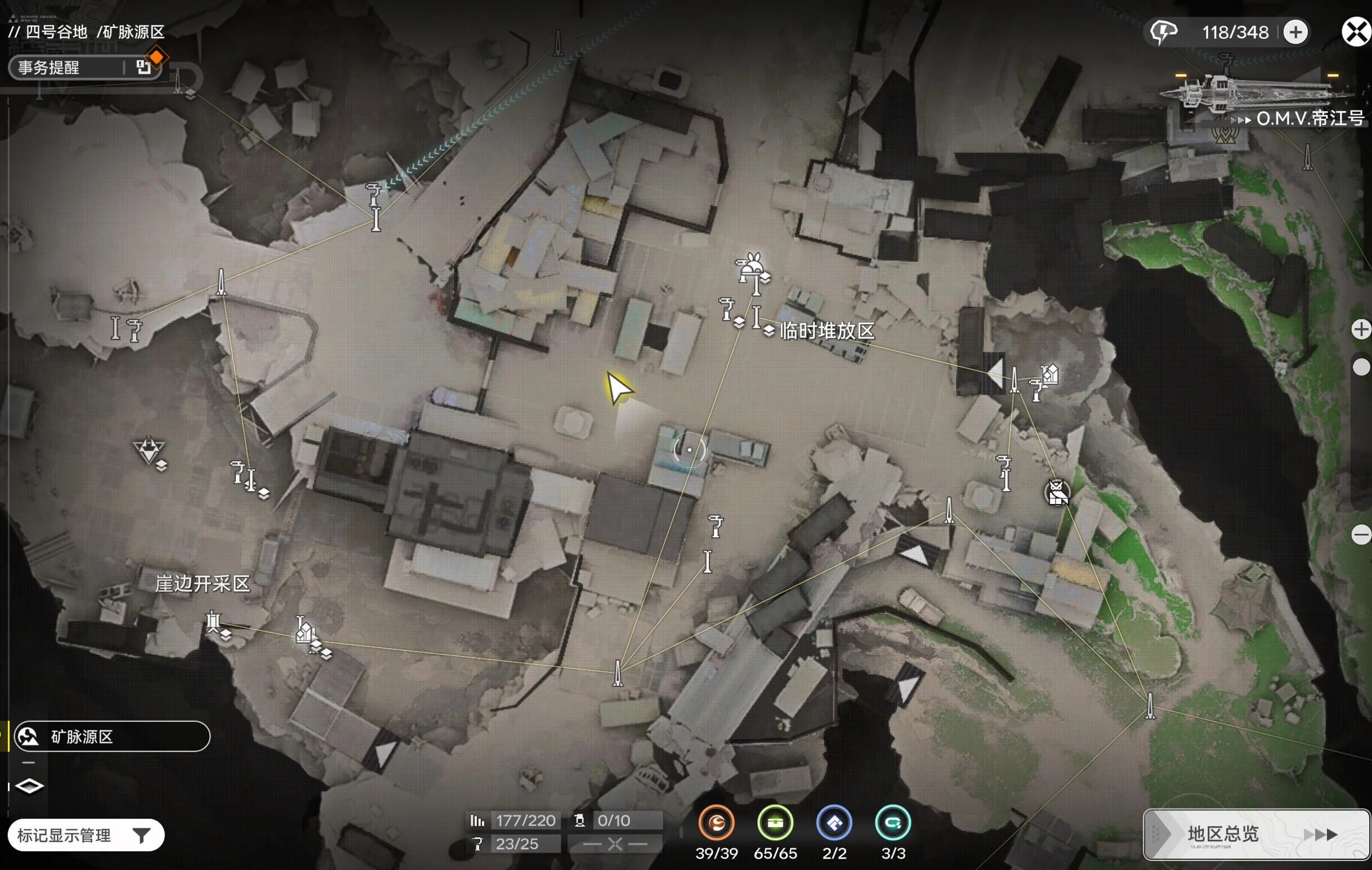Select the teal 3/3 collectible filter

(x=893, y=823)
